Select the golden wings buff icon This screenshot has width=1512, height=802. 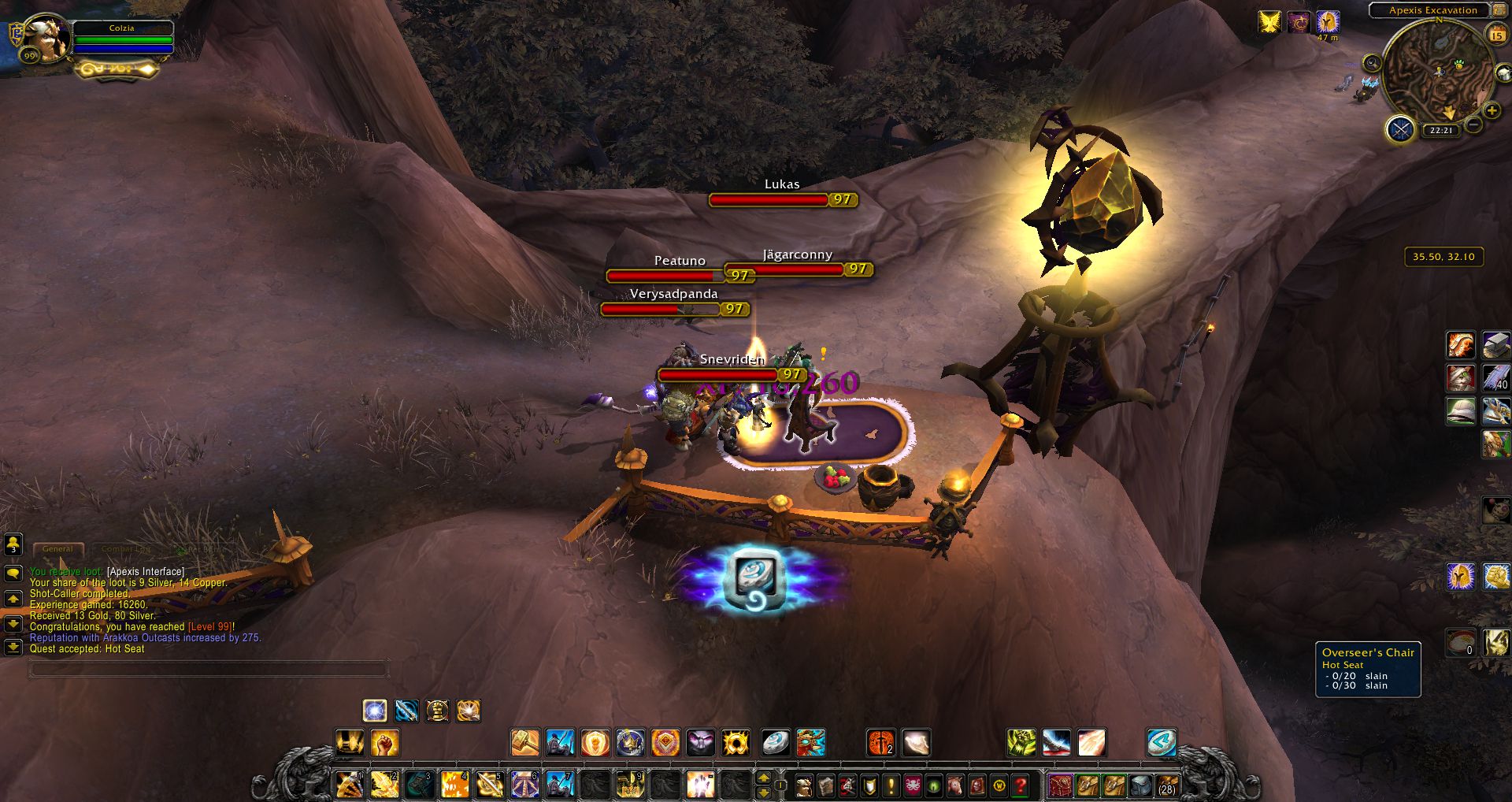pyautogui.click(x=1269, y=22)
